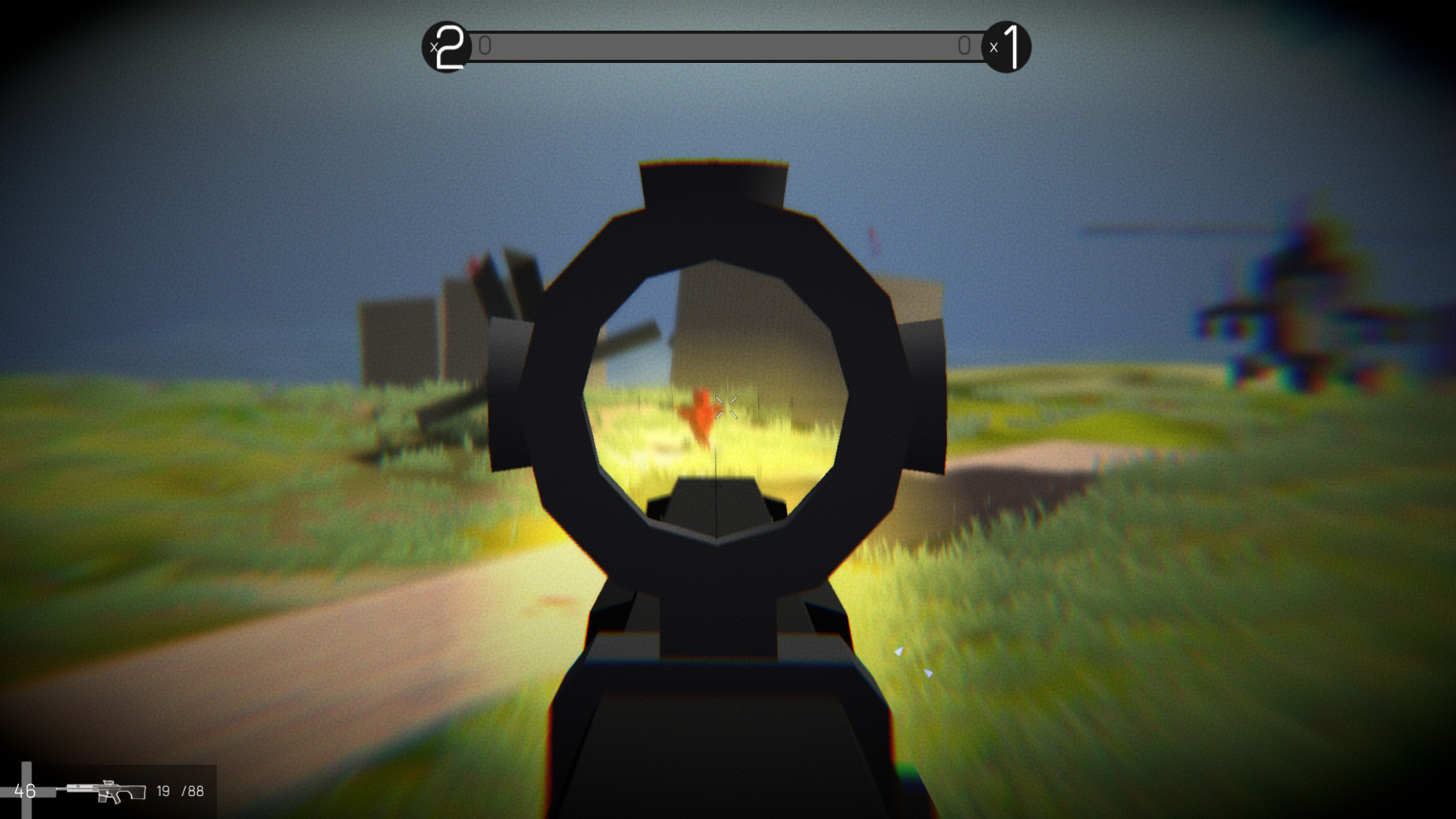Click the health value 46

(24, 791)
